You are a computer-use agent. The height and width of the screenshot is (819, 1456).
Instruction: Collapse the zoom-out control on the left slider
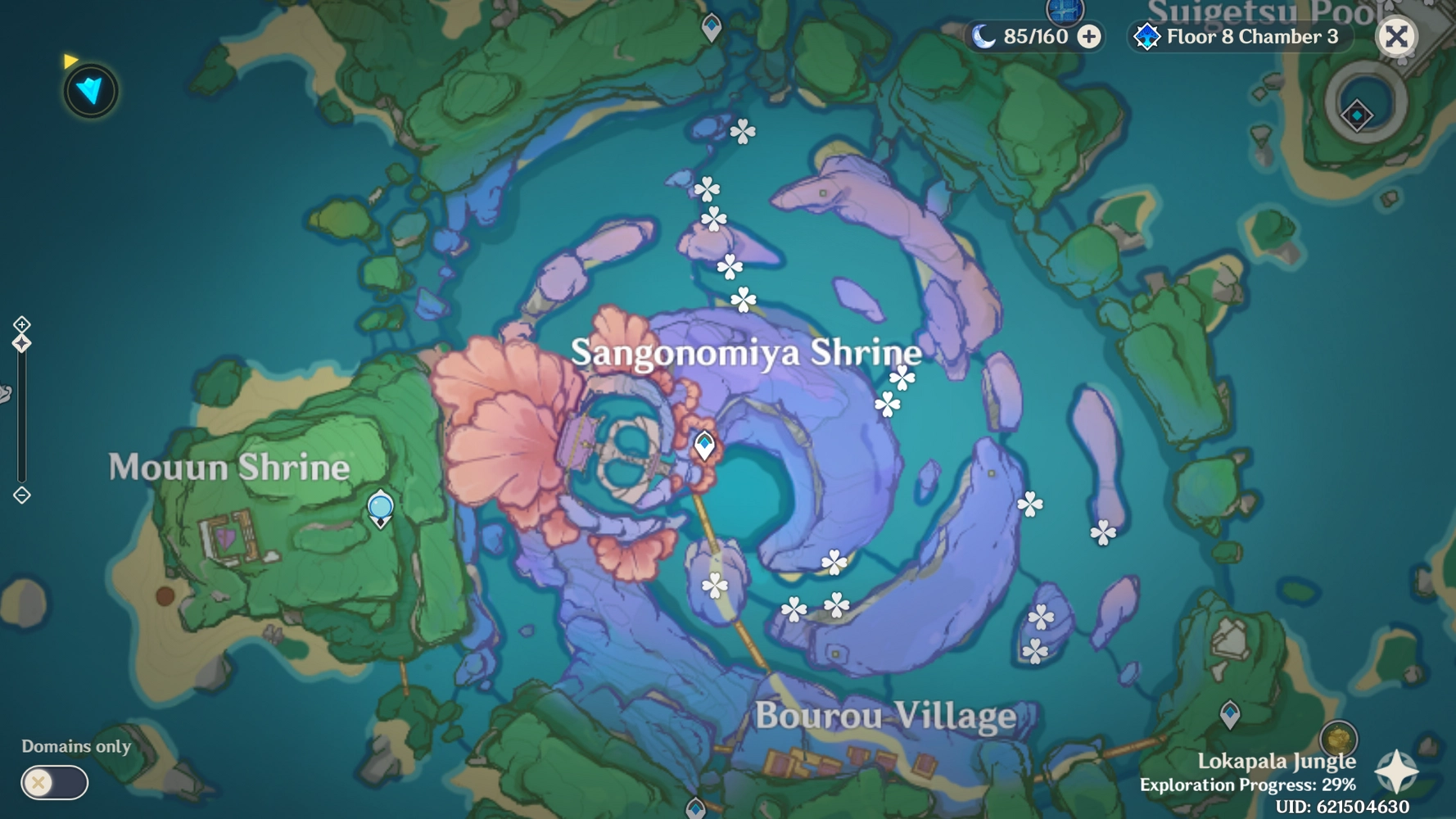[x=20, y=495]
